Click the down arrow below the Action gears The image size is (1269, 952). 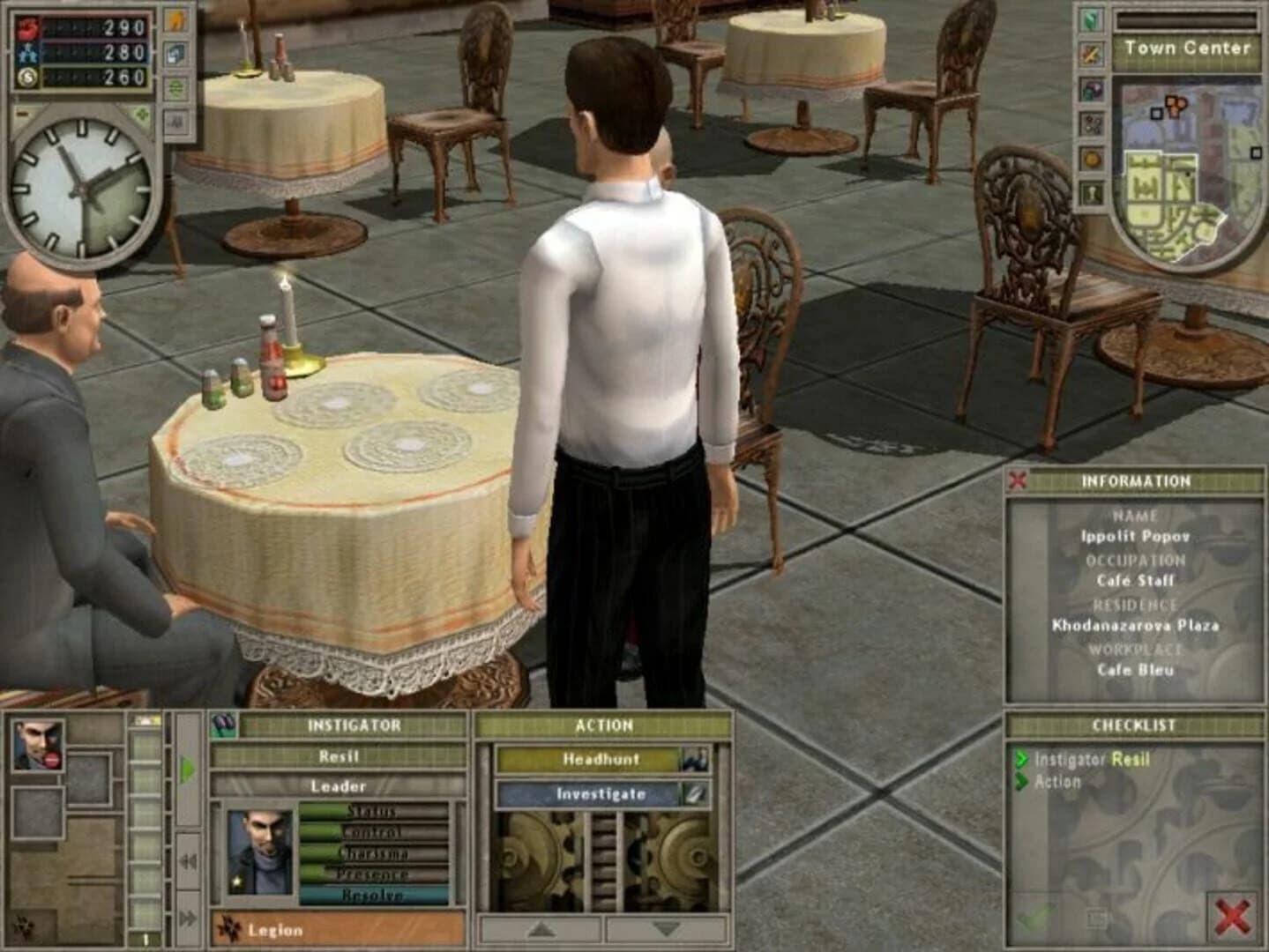pyautogui.click(x=666, y=930)
